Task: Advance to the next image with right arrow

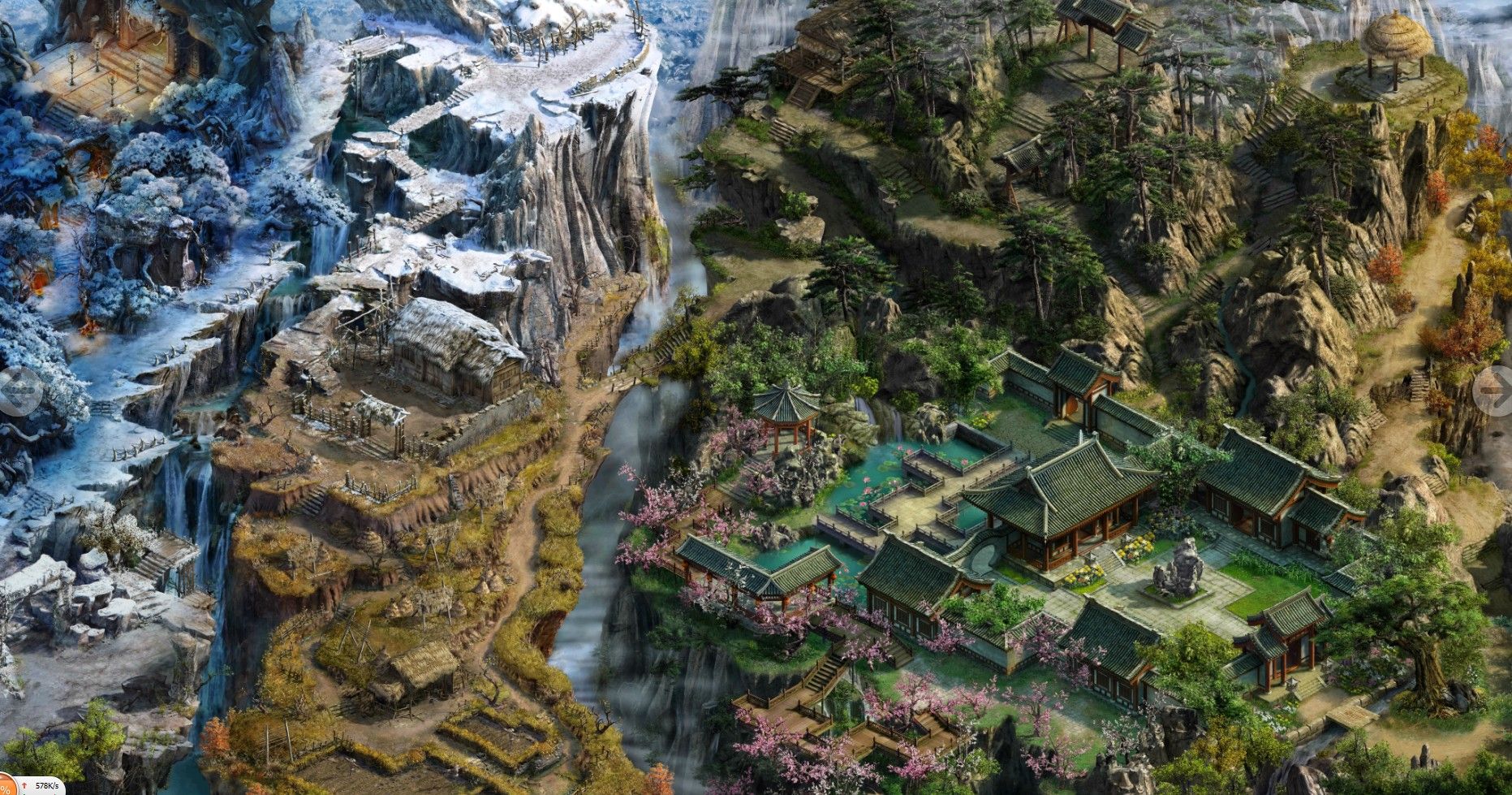Action: click(1493, 391)
